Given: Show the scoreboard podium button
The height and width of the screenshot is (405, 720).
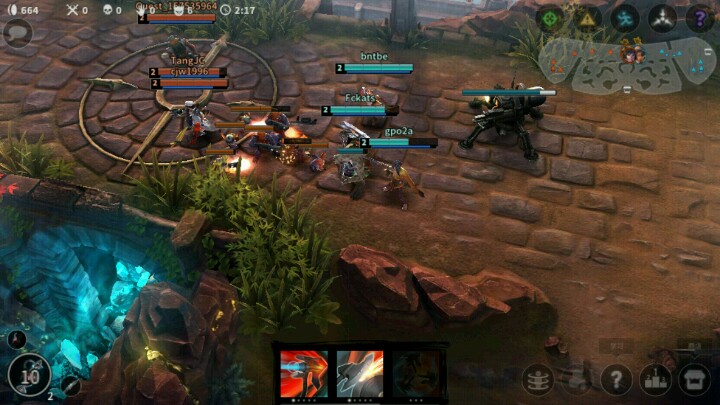Looking at the screenshot, I should 657,380.
